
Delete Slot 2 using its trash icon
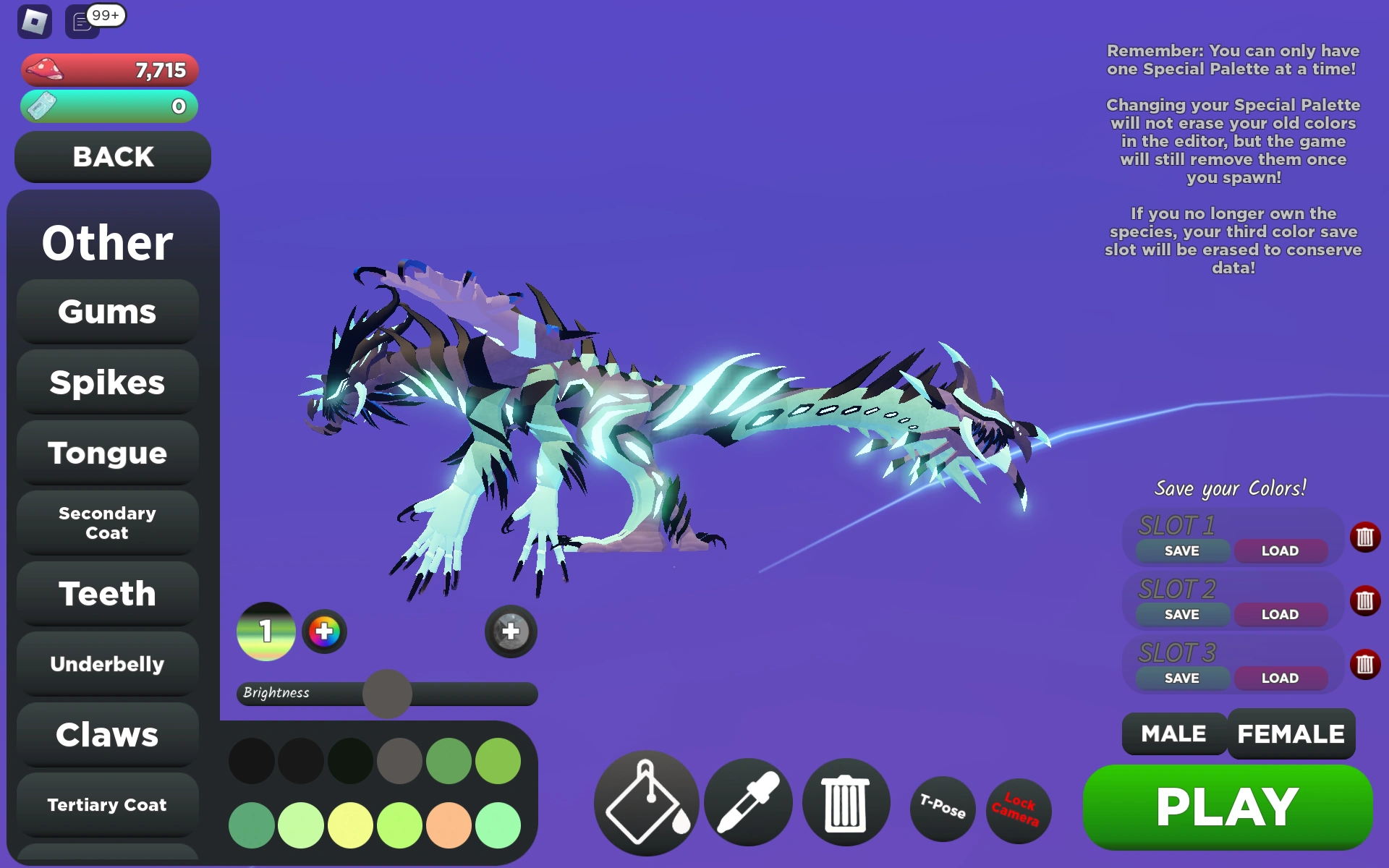[x=1365, y=600]
